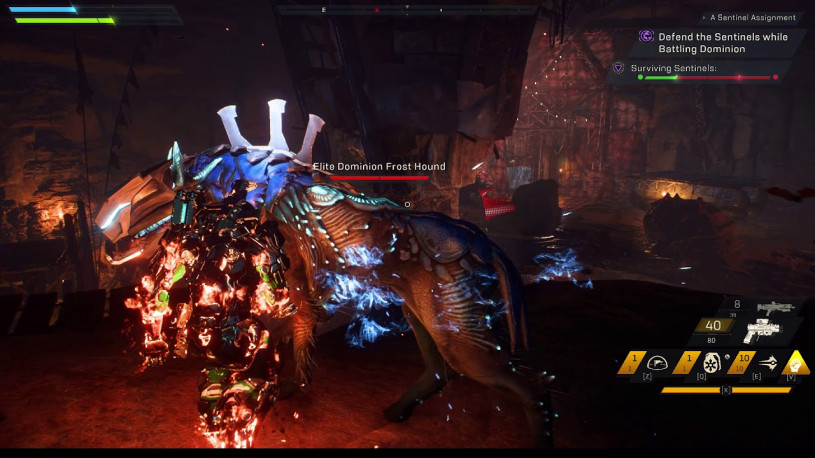Switch to the secondary rifle weapon icon
This screenshot has height=458, width=815.
click(x=776, y=308)
